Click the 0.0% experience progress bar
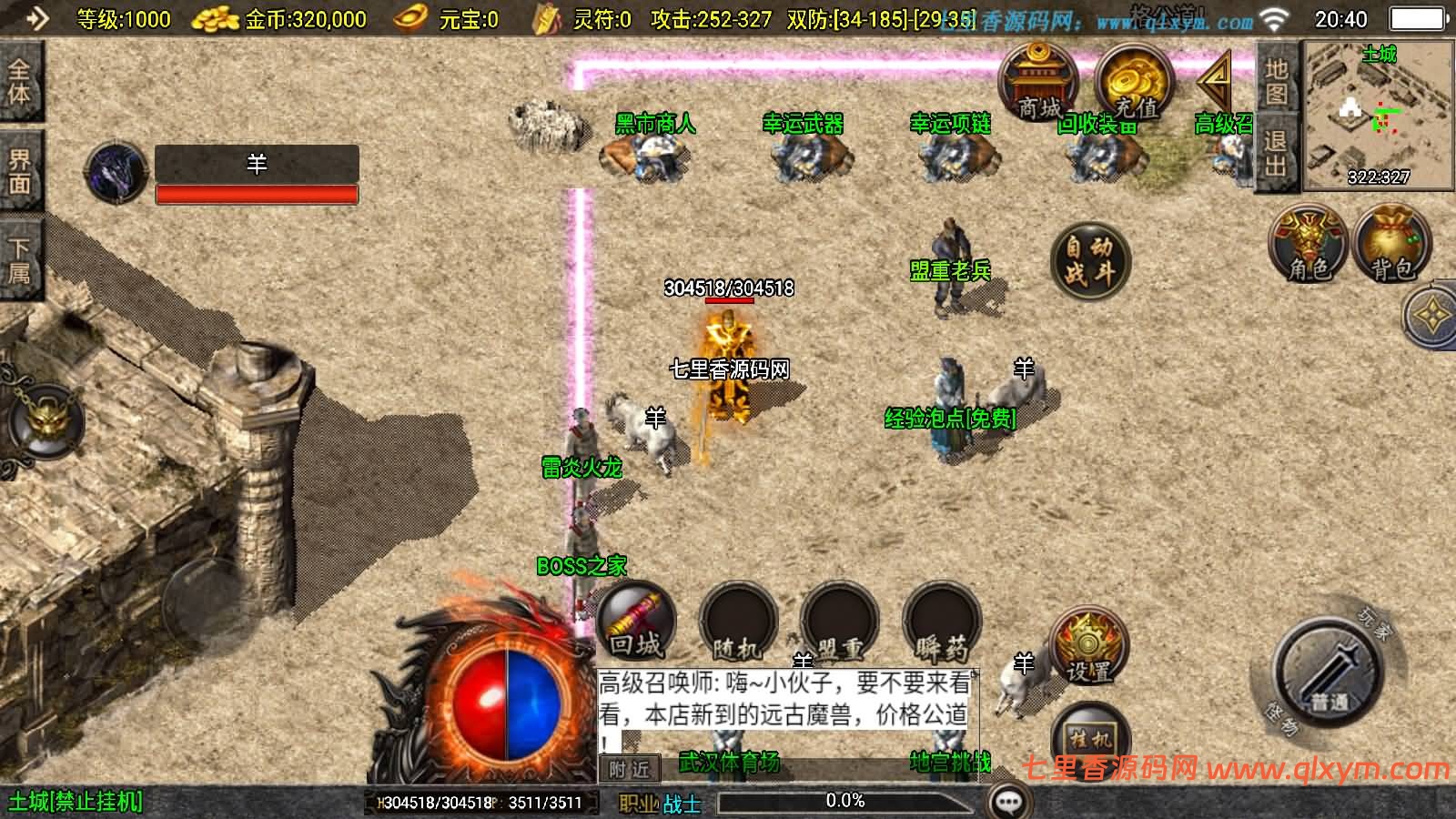 (x=846, y=801)
